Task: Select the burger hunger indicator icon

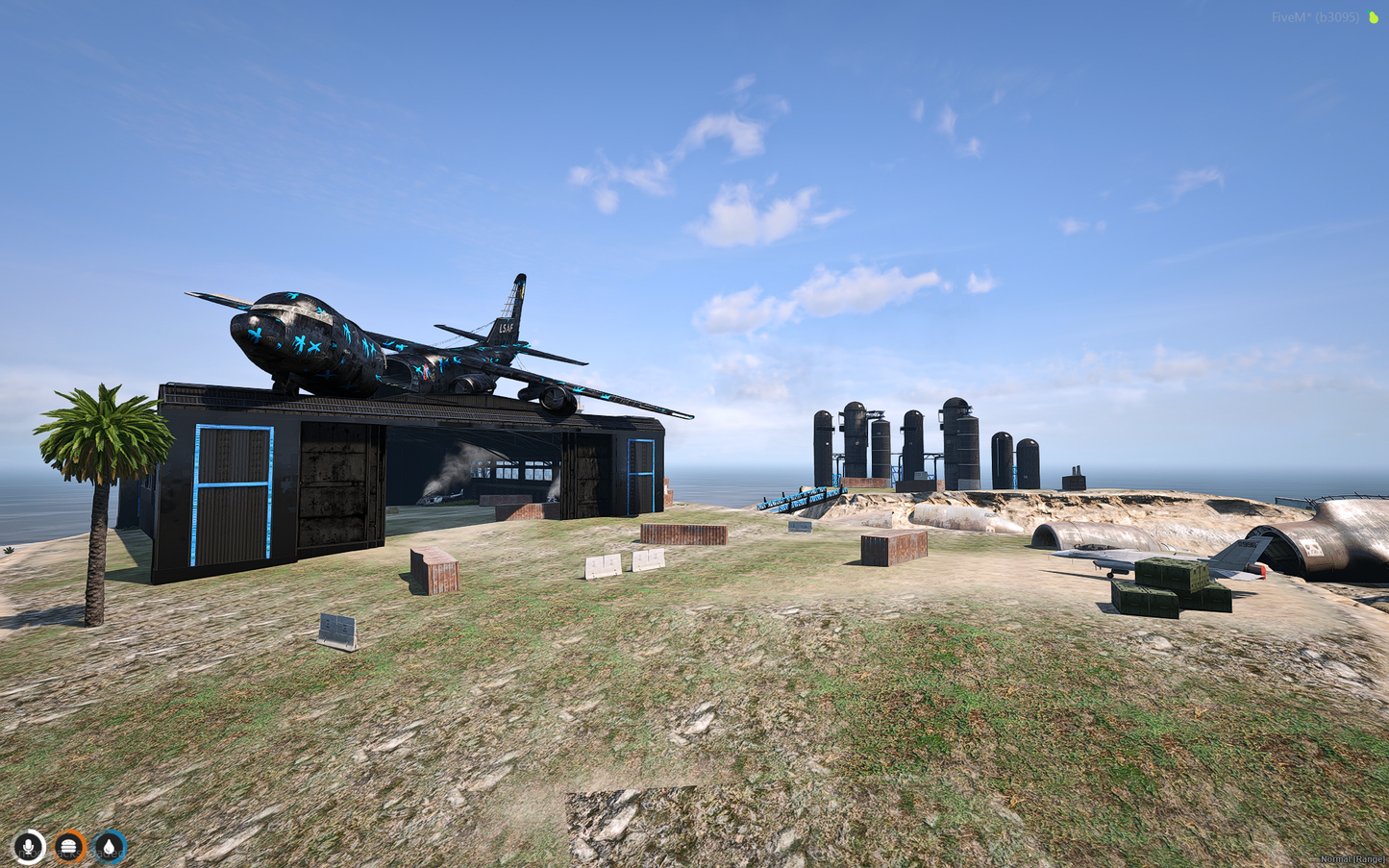Action: tap(69, 847)
